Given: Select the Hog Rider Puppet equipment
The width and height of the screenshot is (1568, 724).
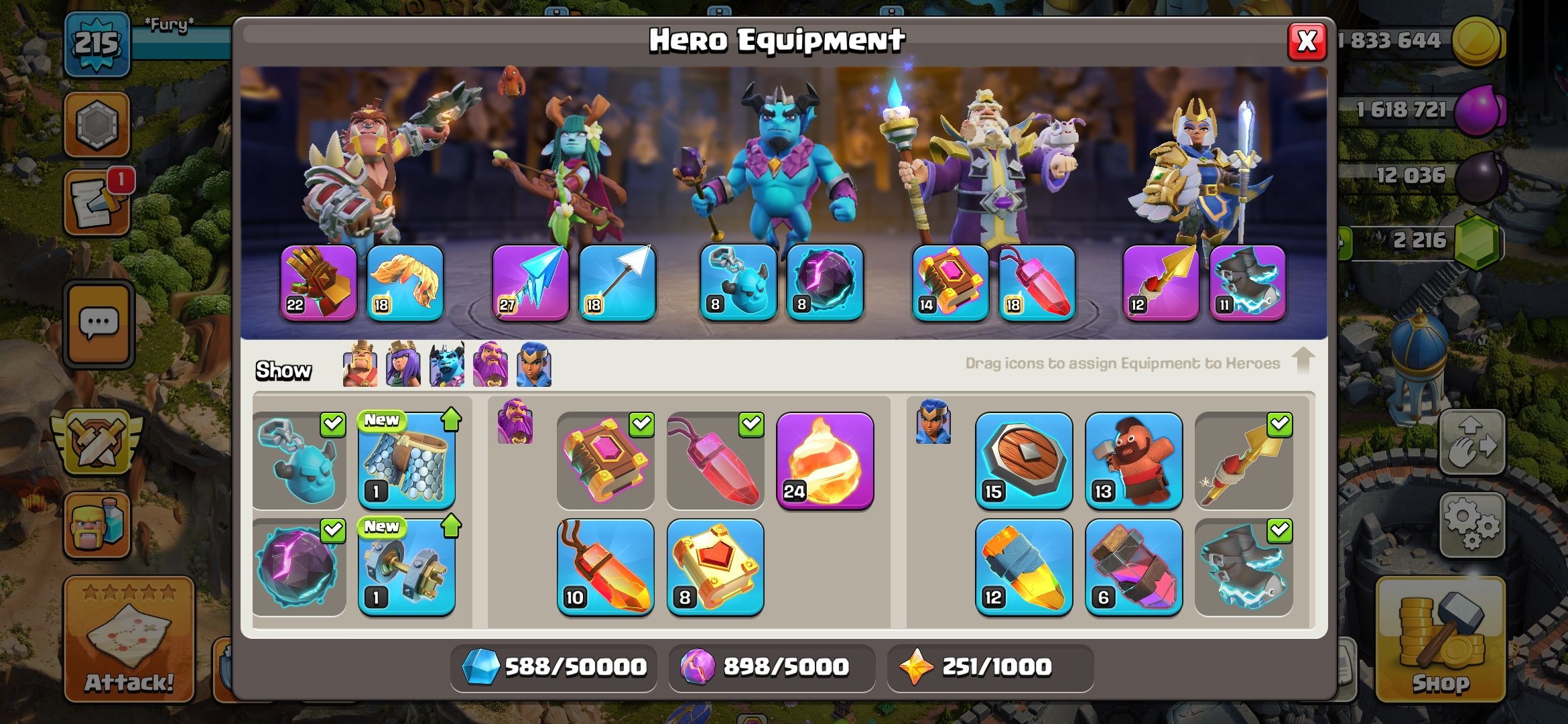Looking at the screenshot, I should [x=1134, y=459].
